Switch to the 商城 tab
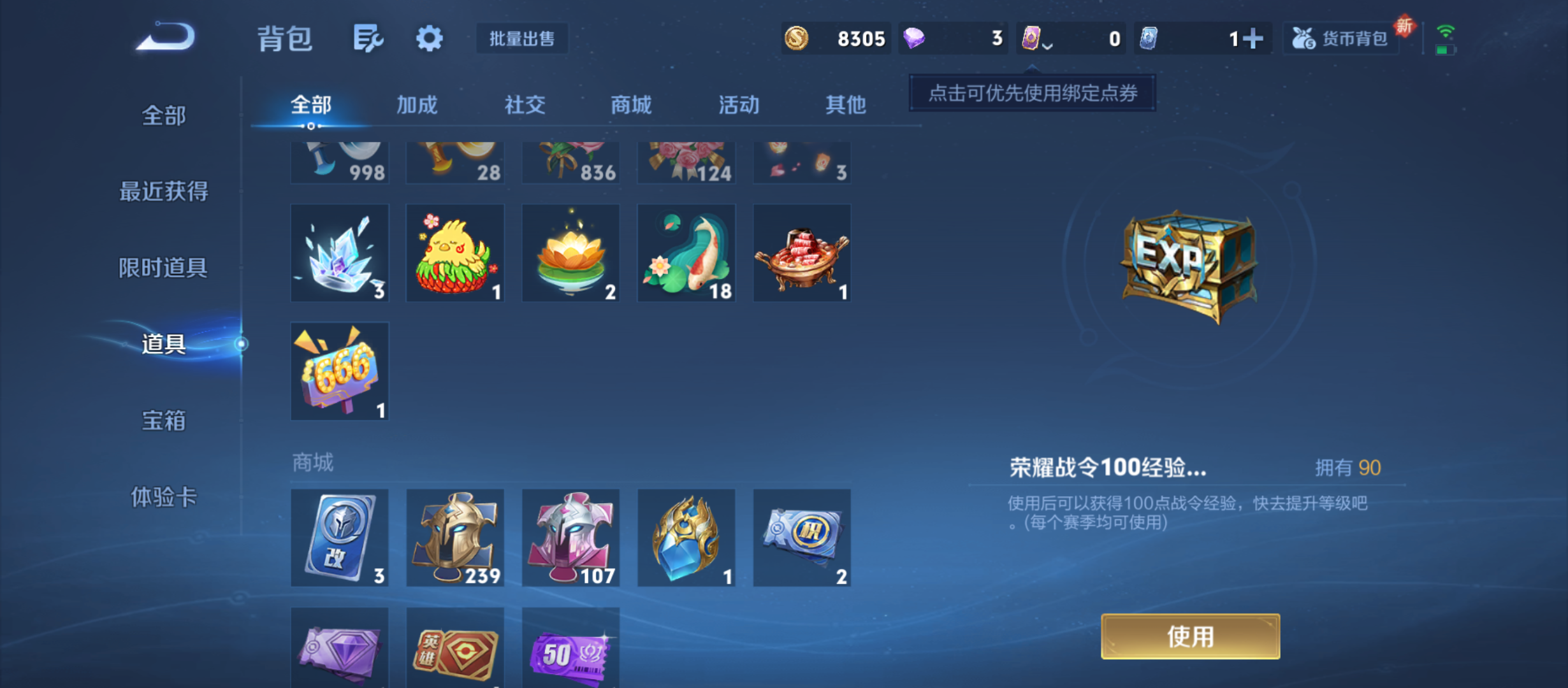 (x=630, y=105)
